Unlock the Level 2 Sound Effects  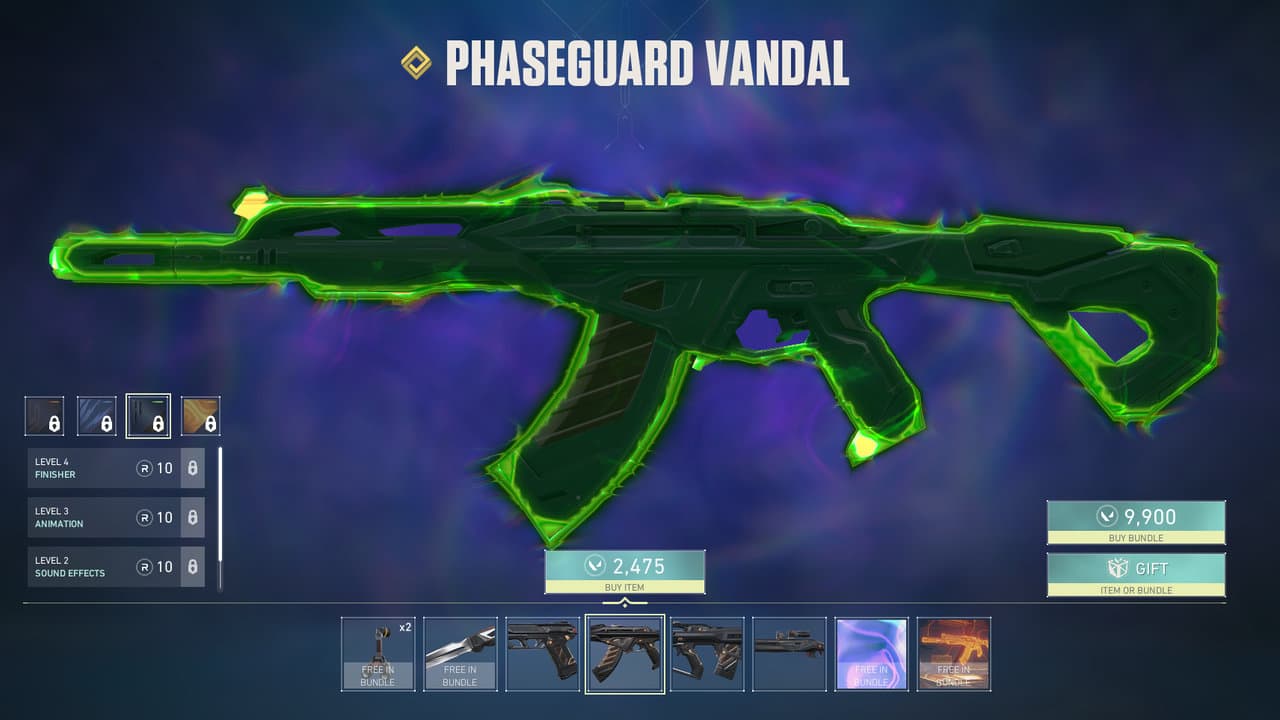193,566
